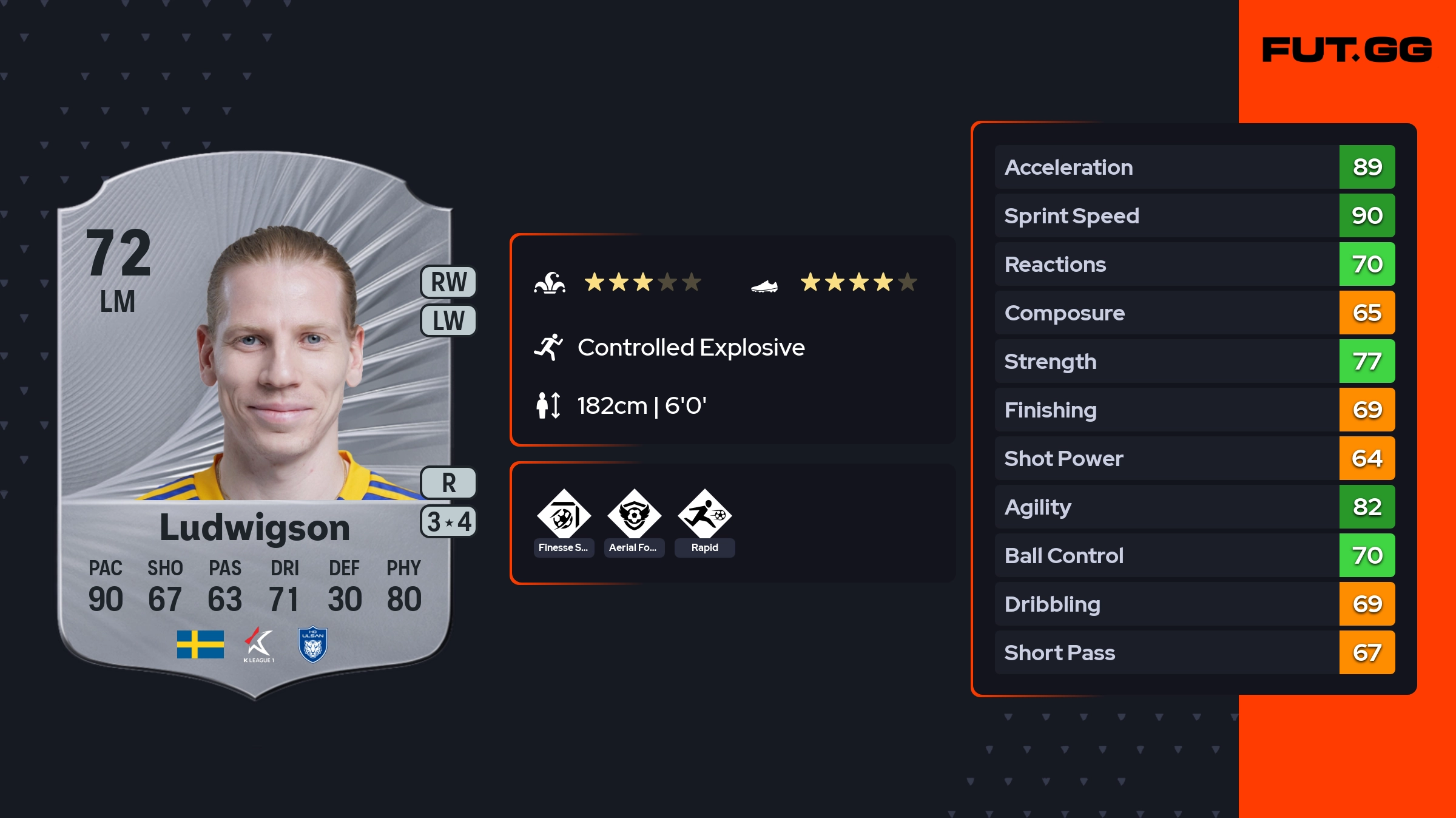Click the FUT.GG logo

coord(1347,50)
